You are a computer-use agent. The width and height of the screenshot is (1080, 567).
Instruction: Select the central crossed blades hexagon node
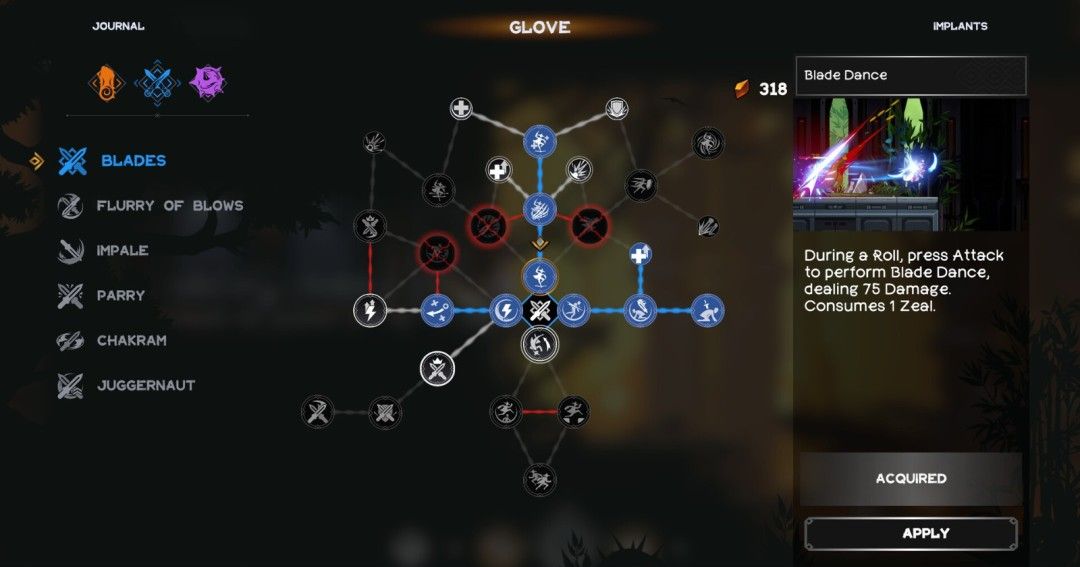click(539, 310)
